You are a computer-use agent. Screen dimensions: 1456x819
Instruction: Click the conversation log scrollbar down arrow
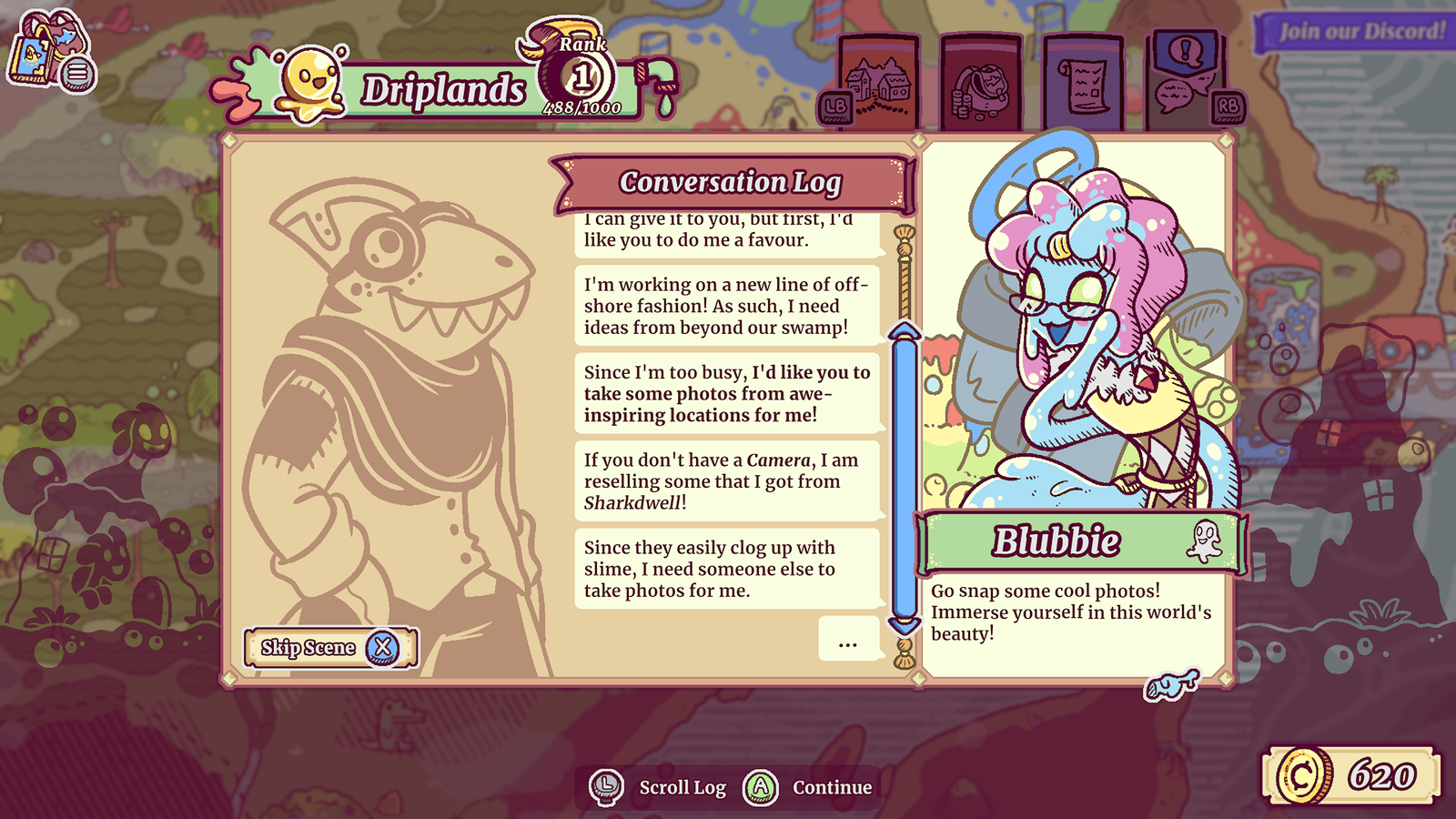click(x=905, y=626)
